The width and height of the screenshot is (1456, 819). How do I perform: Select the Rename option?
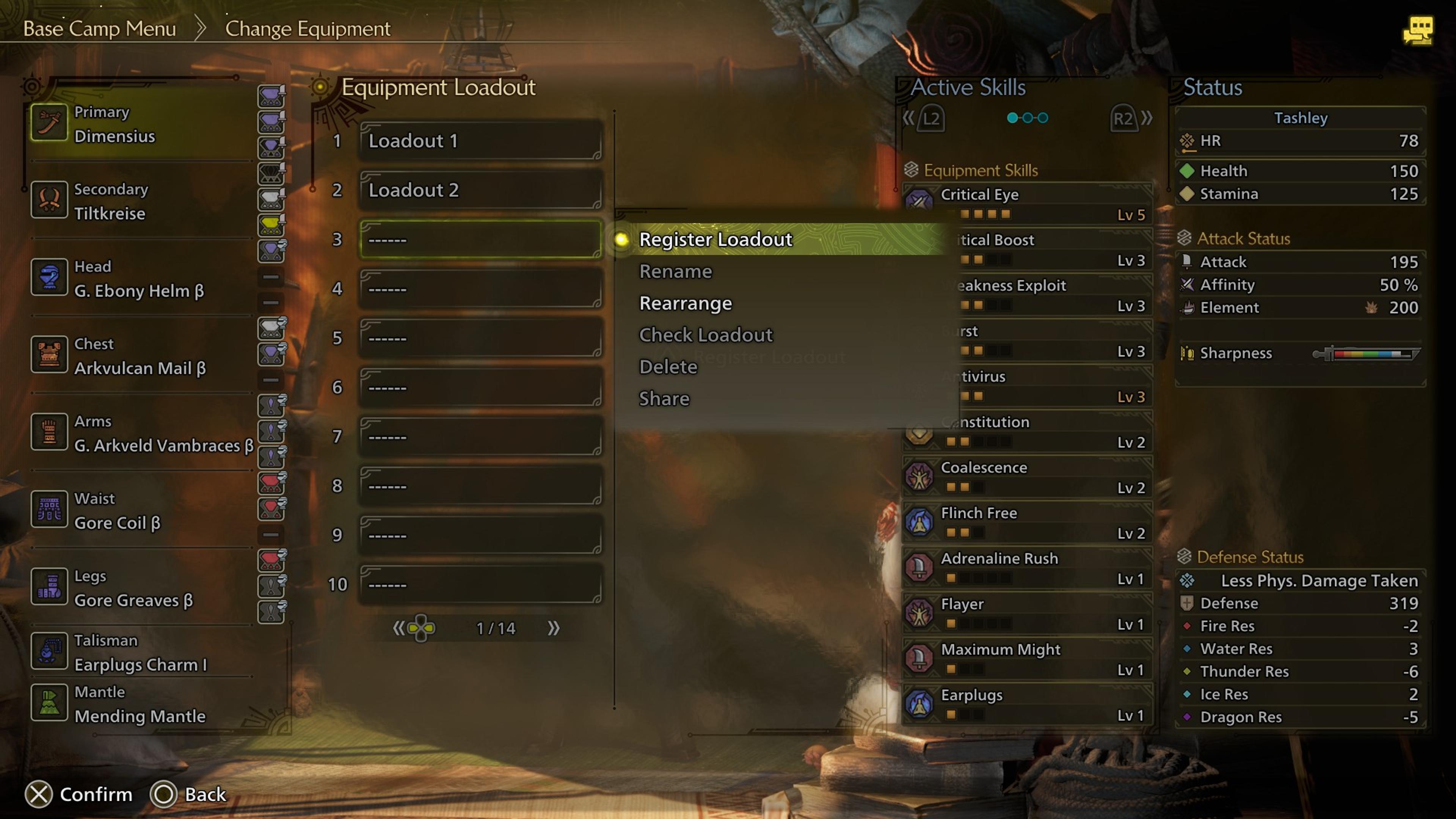pos(675,272)
